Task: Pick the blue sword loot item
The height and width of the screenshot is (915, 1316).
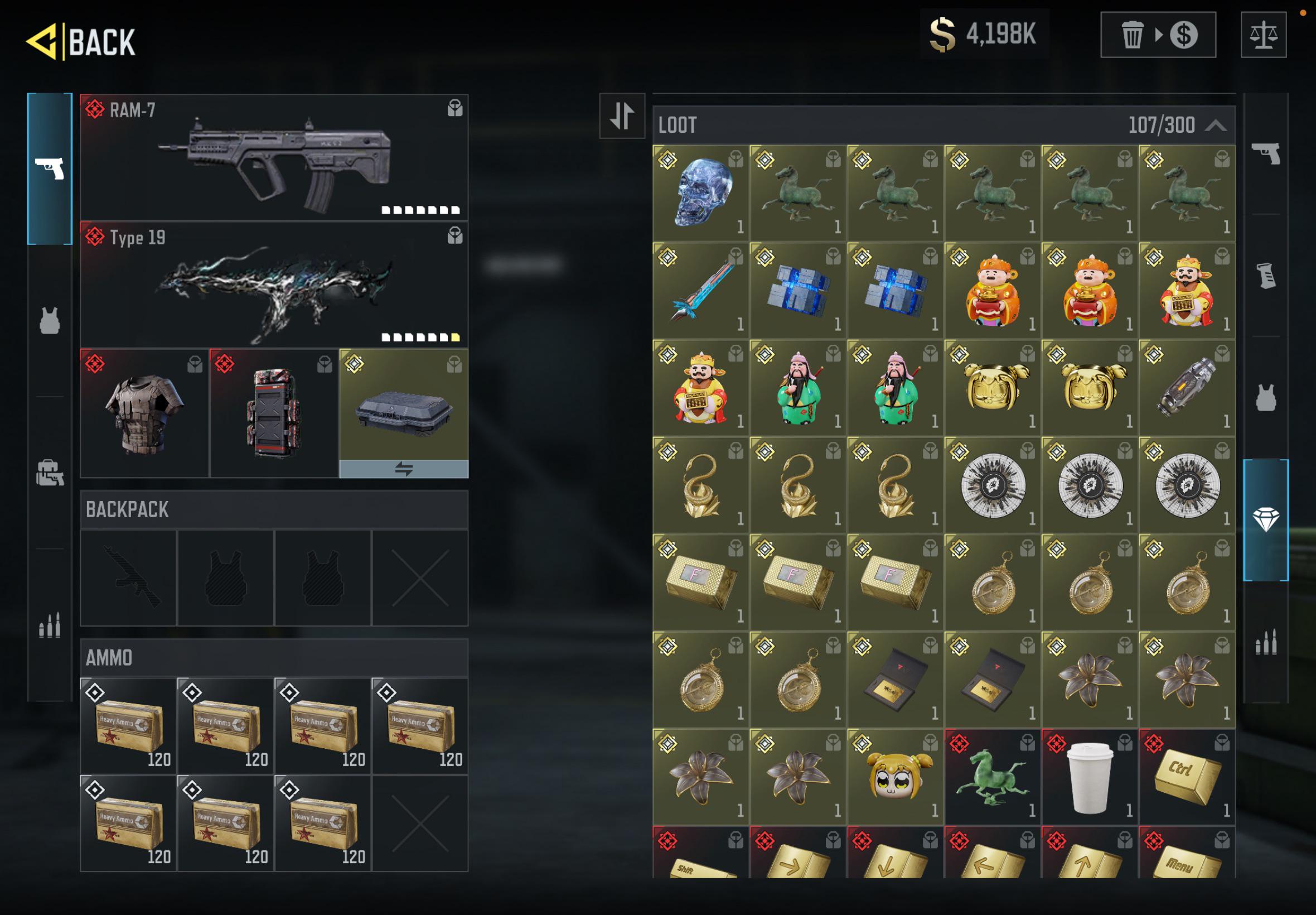Action: (700, 290)
